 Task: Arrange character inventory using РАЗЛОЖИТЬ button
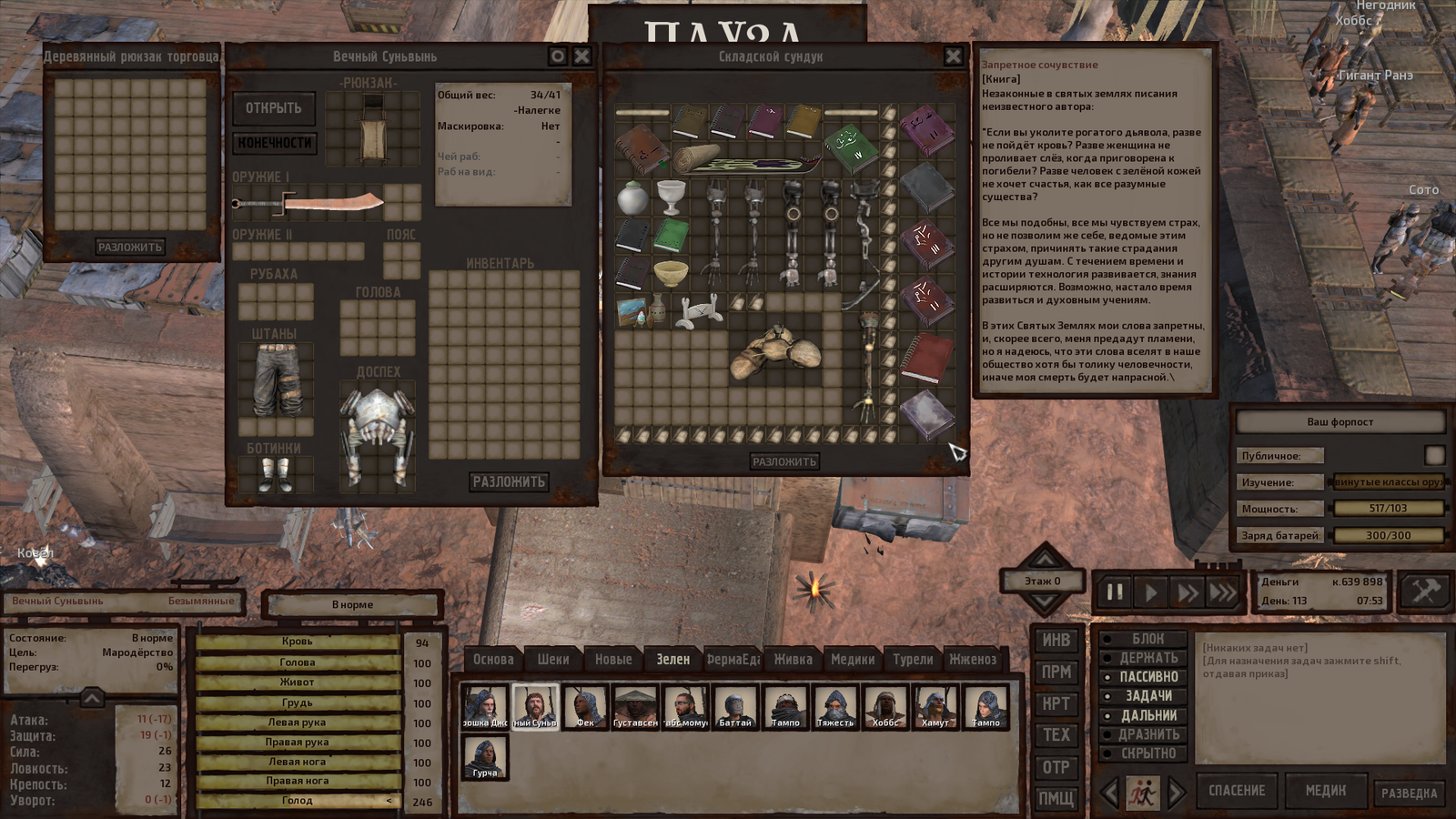click(508, 481)
